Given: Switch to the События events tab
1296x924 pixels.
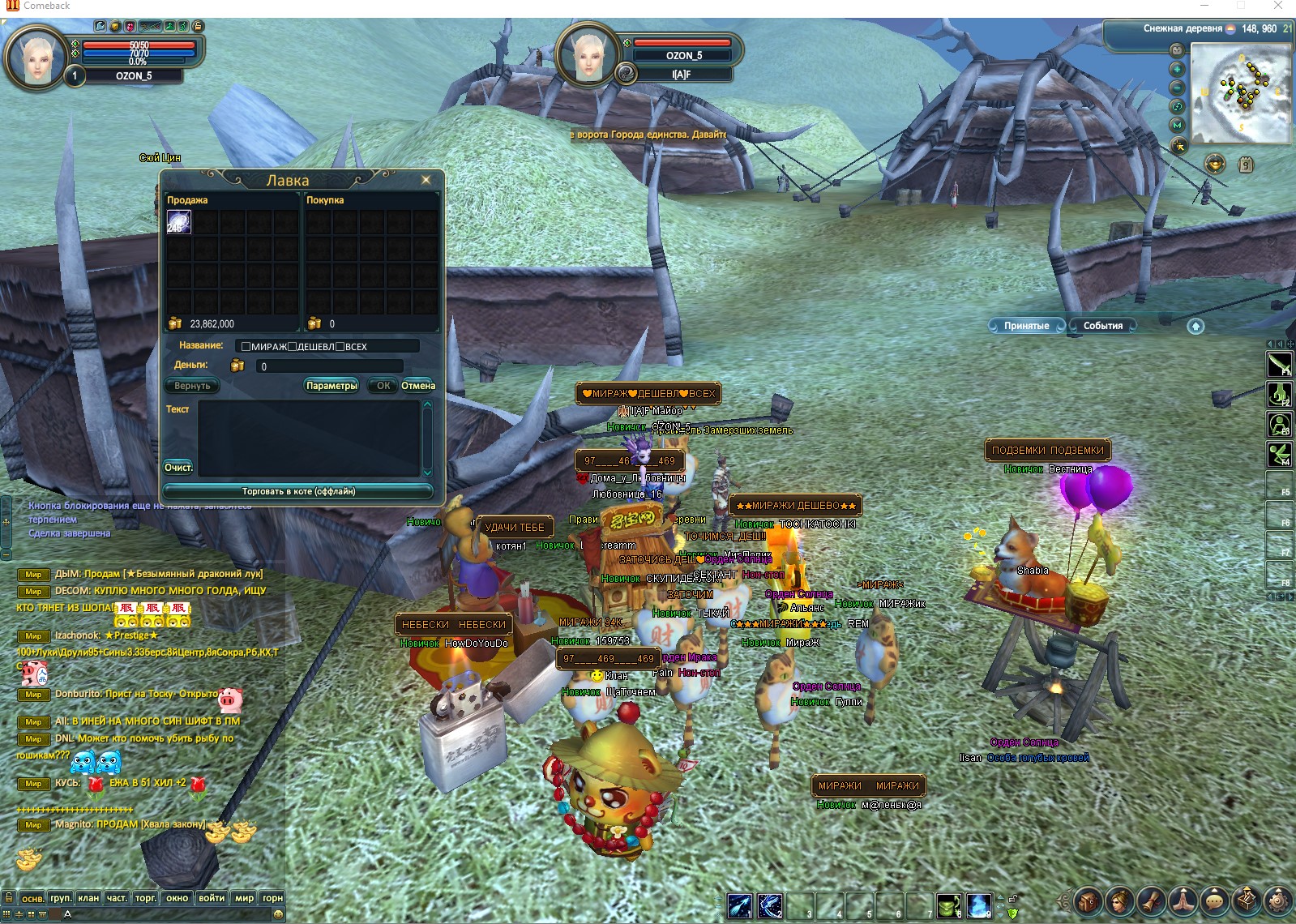Looking at the screenshot, I should pyautogui.click(x=1102, y=326).
